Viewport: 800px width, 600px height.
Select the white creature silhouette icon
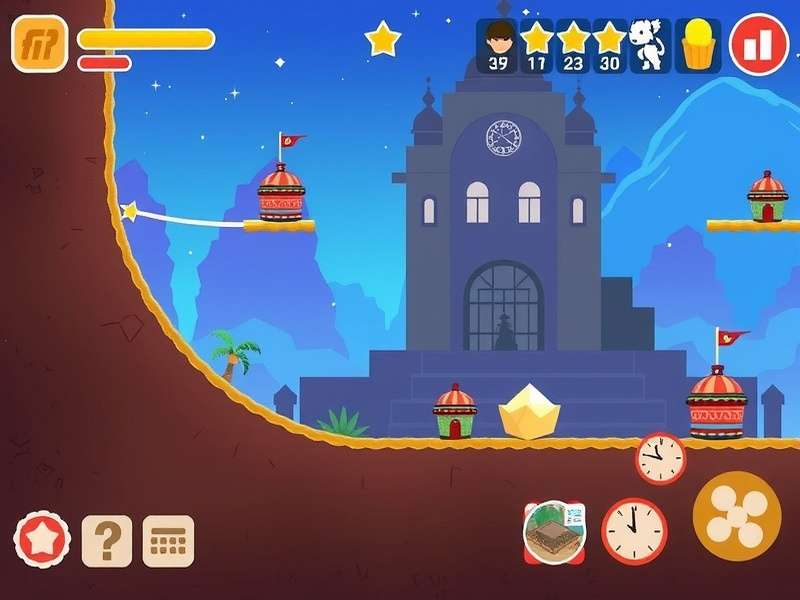[x=650, y=46]
